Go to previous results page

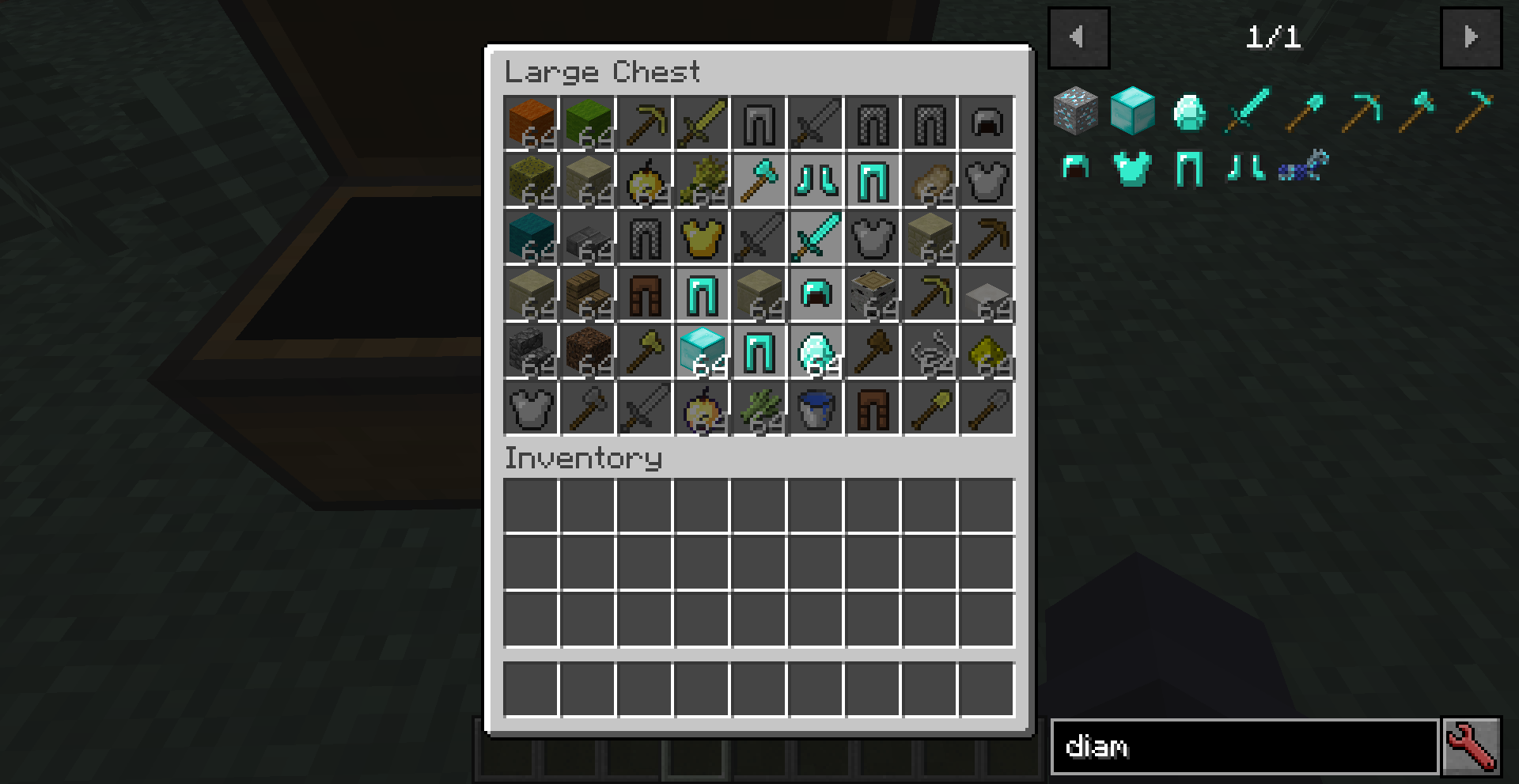[x=1078, y=37]
